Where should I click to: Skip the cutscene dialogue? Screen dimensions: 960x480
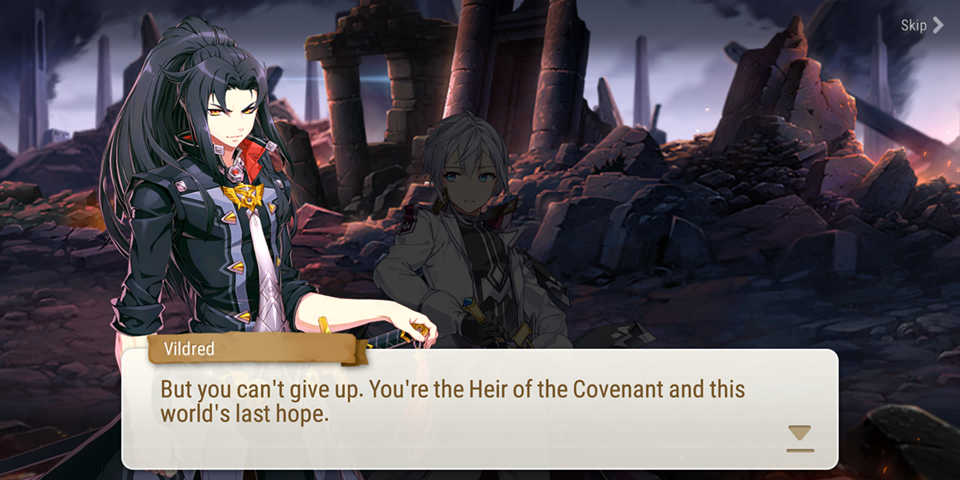(x=921, y=26)
